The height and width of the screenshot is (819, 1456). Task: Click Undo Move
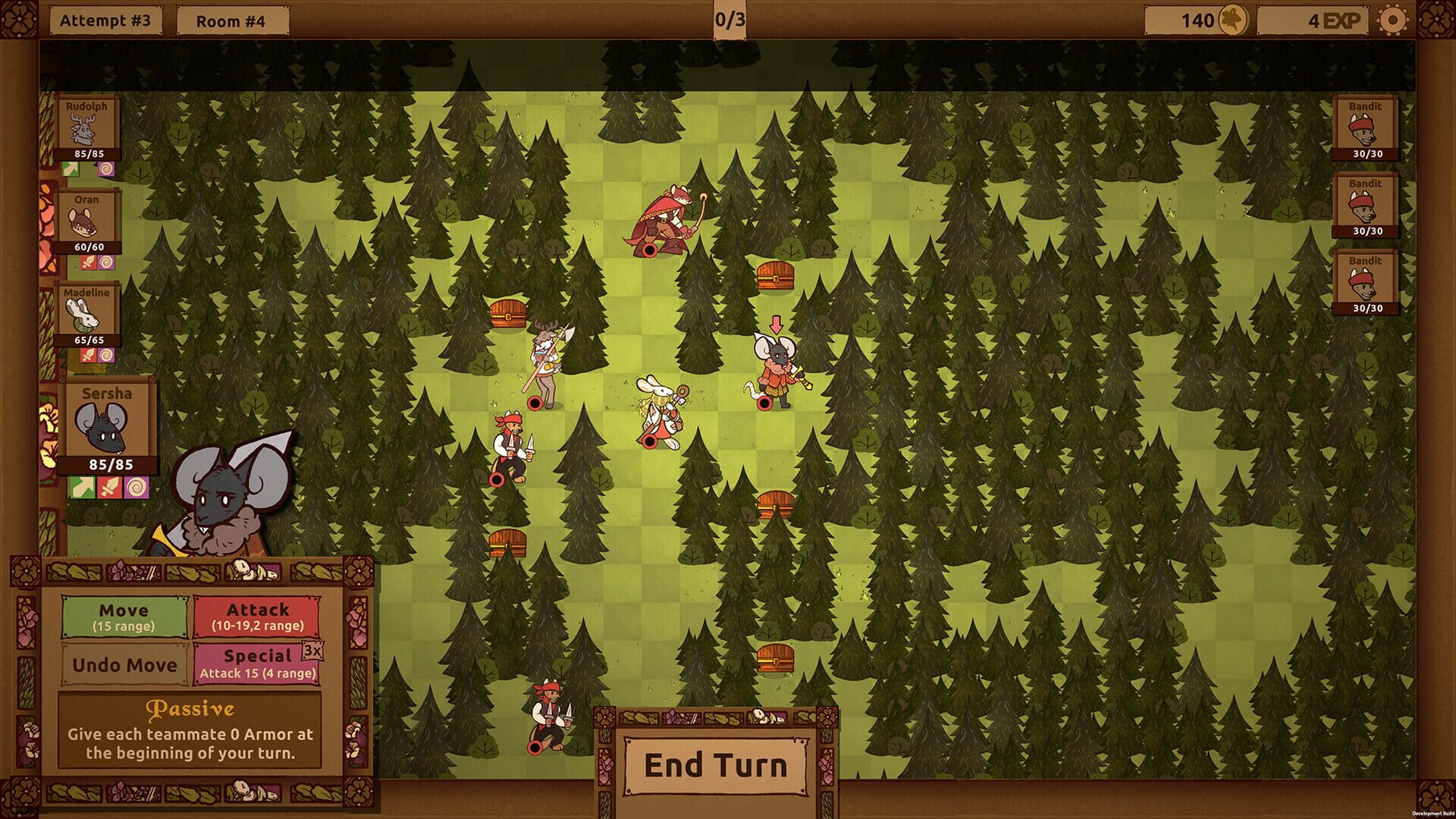tap(124, 666)
